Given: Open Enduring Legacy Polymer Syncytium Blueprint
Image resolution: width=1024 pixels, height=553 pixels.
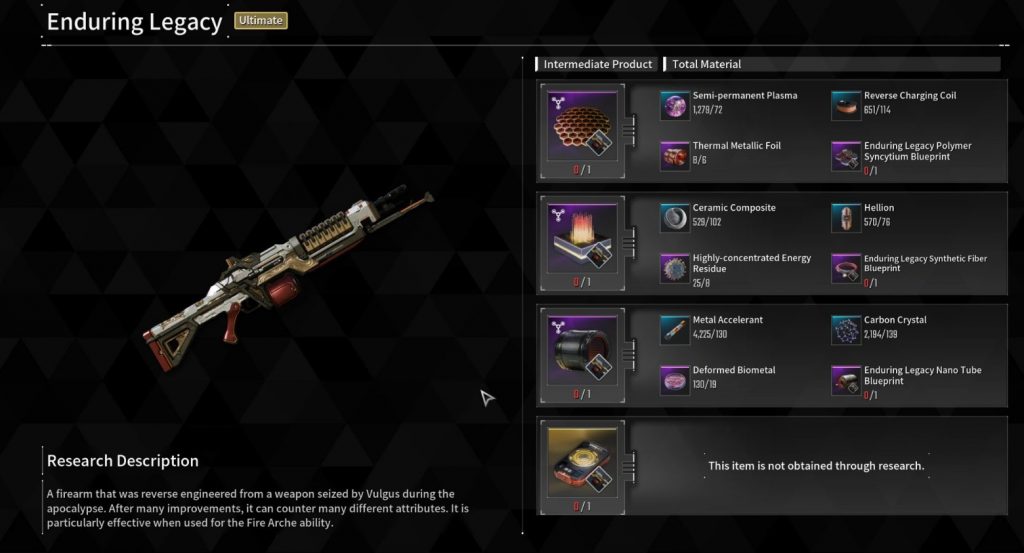Looking at the screenshot, I should point(845,155).
